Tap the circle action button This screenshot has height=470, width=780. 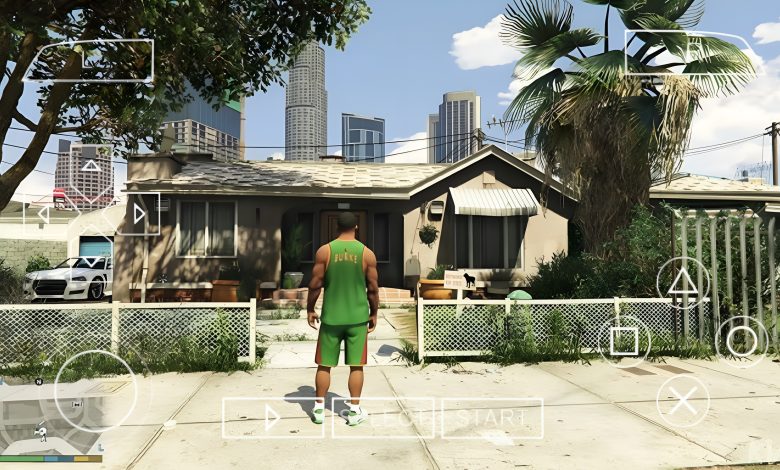(x=742, y=342)
